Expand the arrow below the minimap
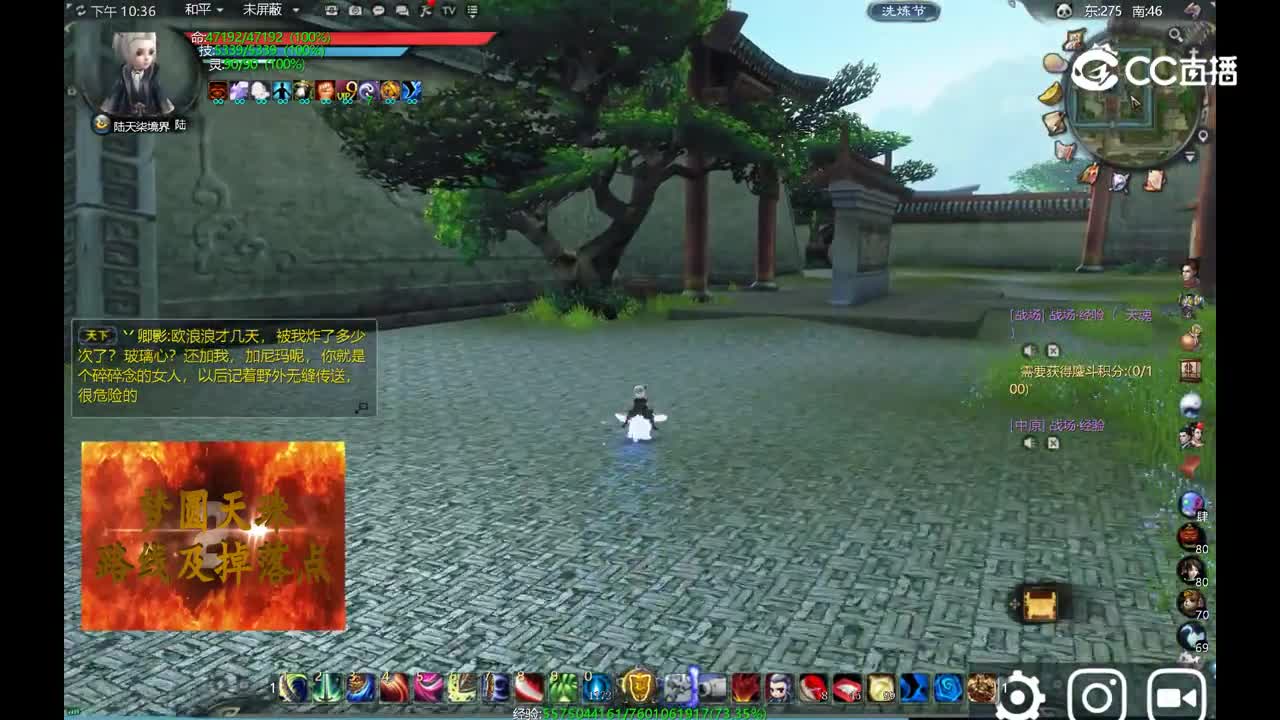The height and width of the screenshot is (720, 1280). pos(1189,157)
